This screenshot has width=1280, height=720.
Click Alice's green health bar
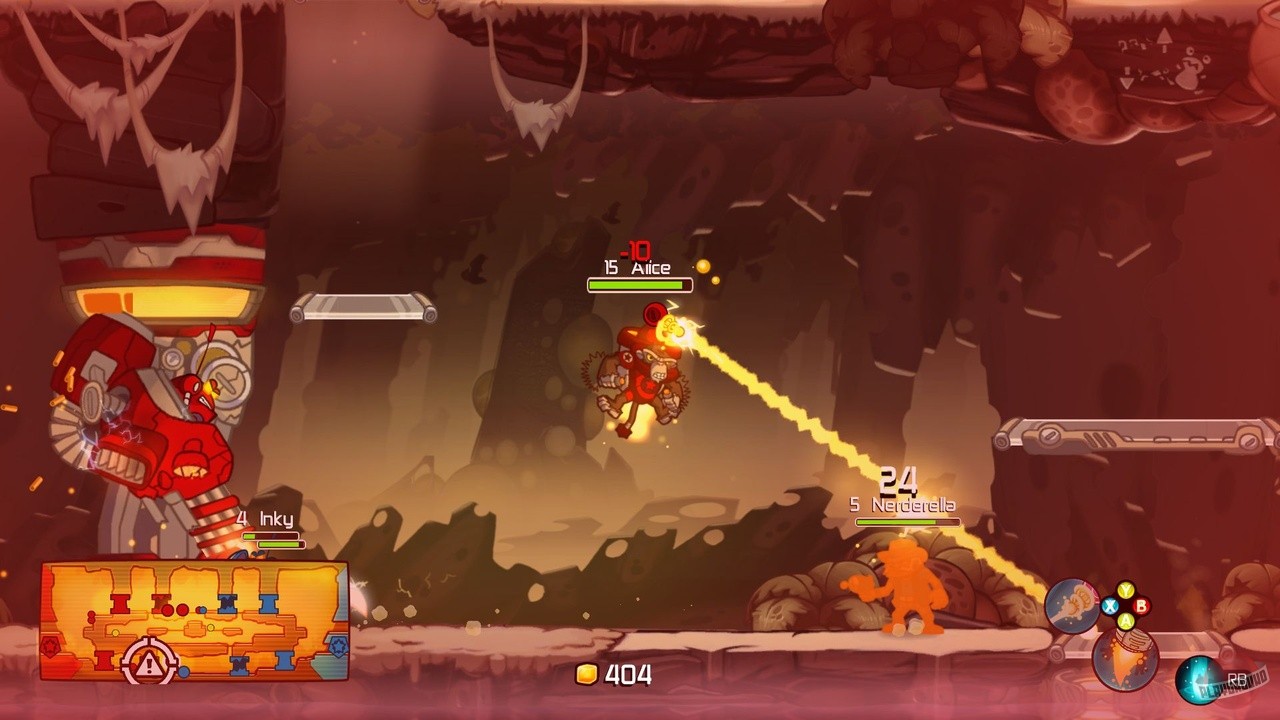(638, 285)
